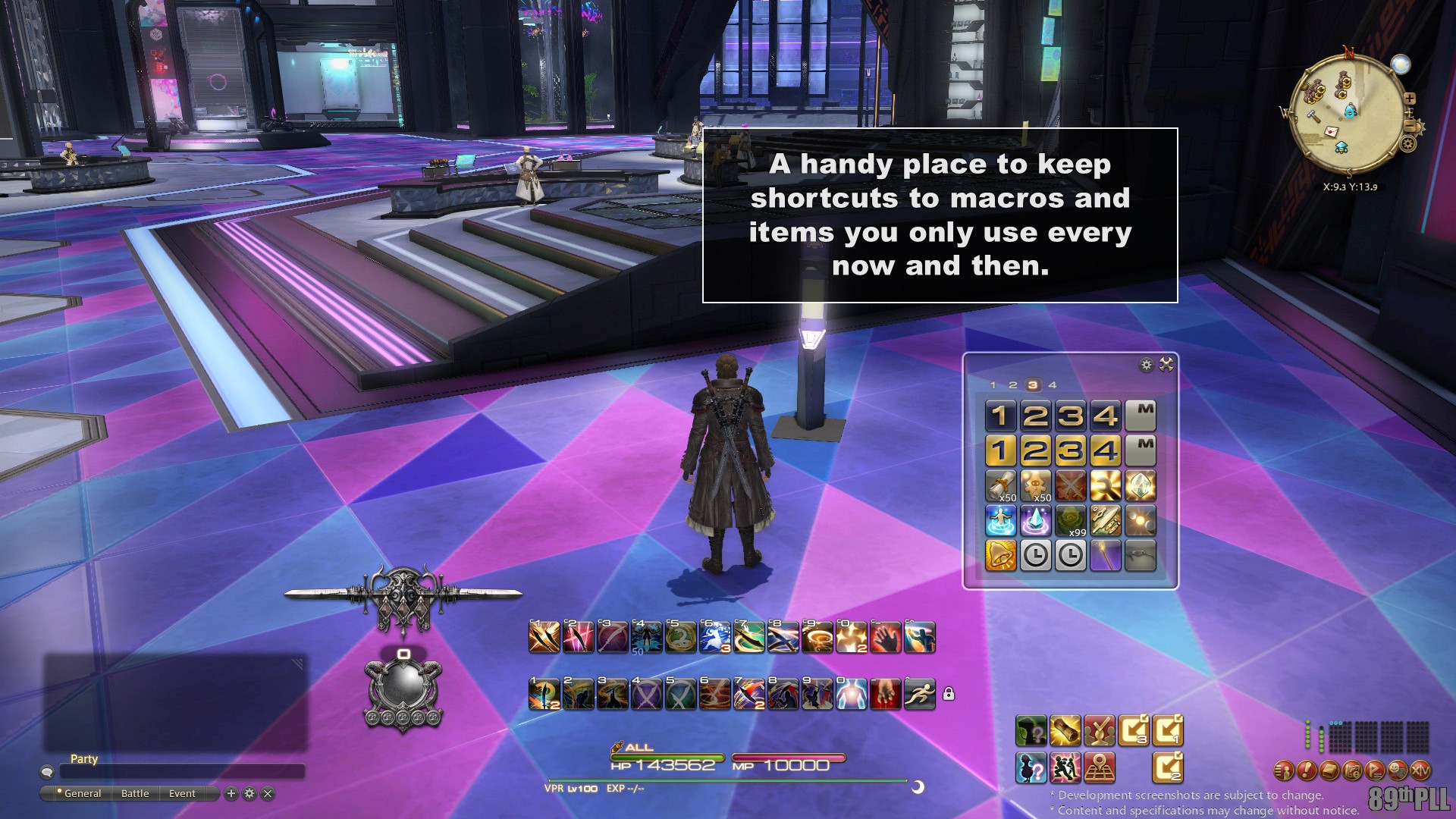Click the running sprint action icon
The image size is (1456, 819).
(x=919, y=694)
